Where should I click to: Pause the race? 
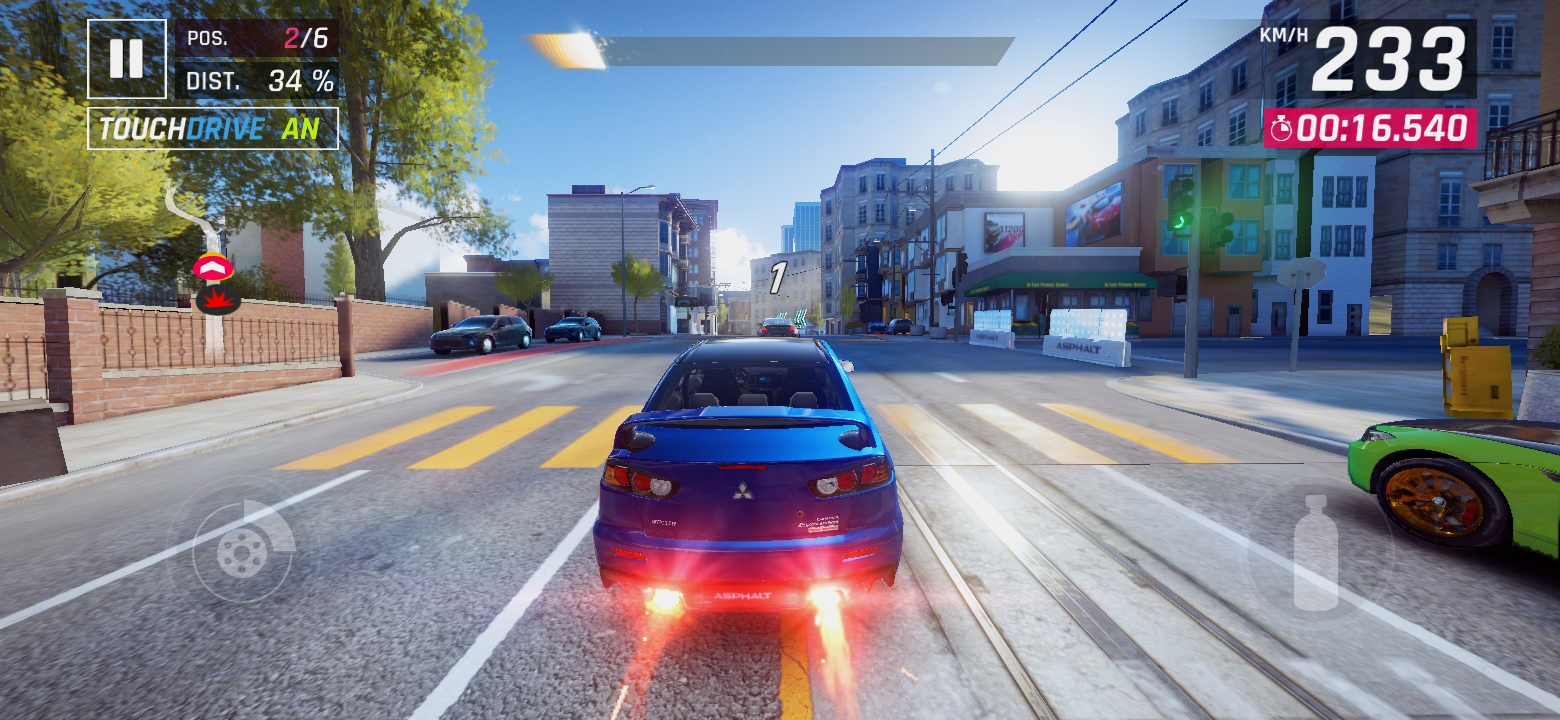point(127,59)
